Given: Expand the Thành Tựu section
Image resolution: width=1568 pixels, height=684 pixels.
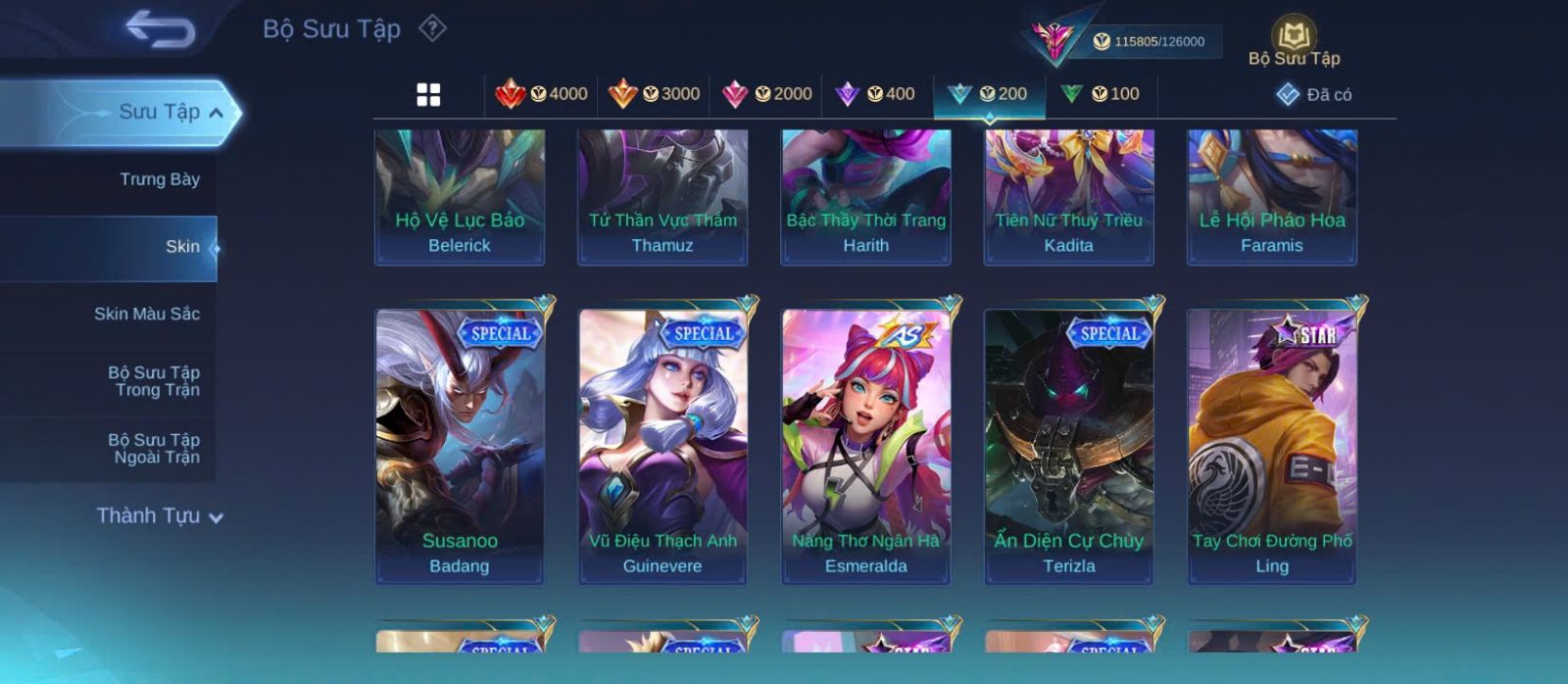Looking at the screenshot, I should pos(160,515).
